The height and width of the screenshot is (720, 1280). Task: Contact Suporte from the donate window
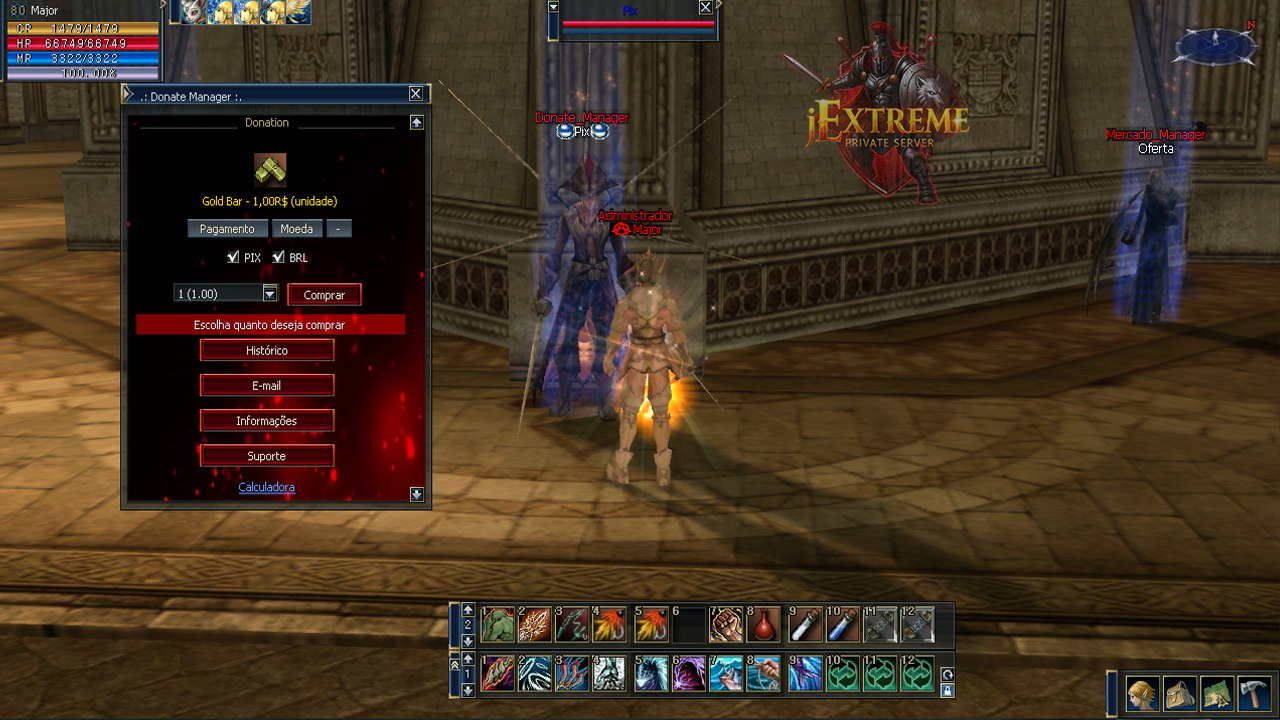(x=267, y=455)
